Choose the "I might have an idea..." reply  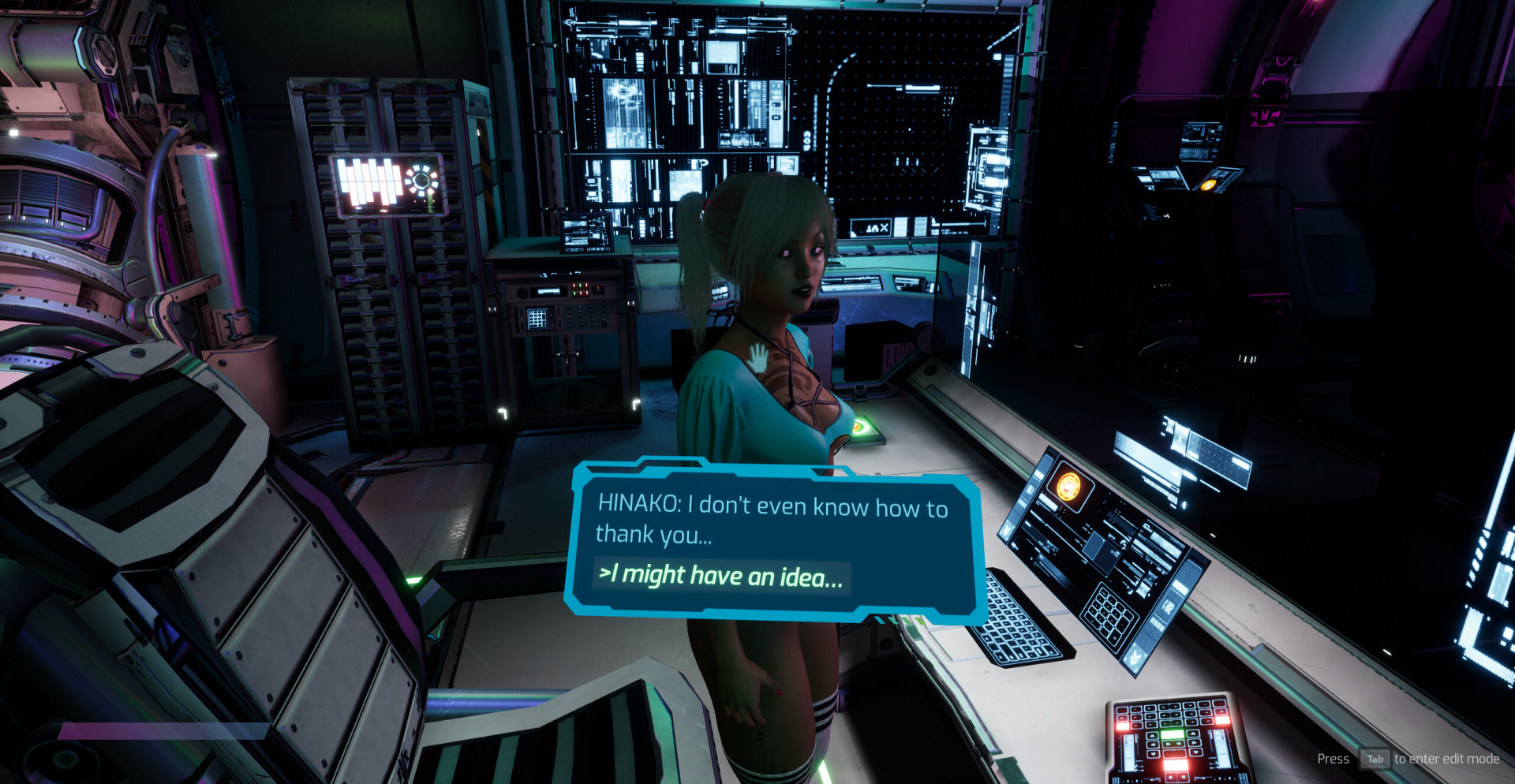click(722, 576)
